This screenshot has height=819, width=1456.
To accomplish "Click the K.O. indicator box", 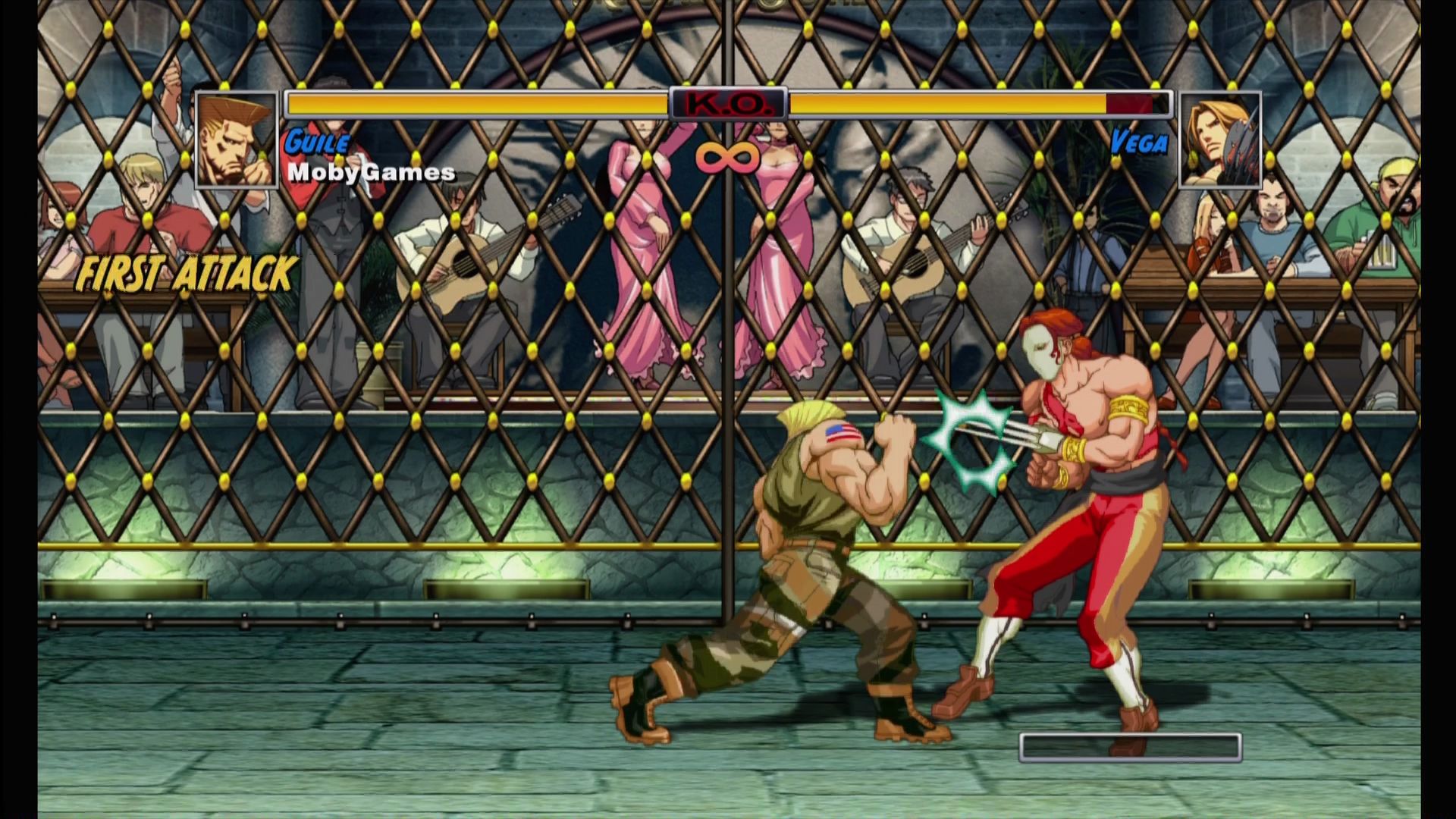I will click(727, 104).
